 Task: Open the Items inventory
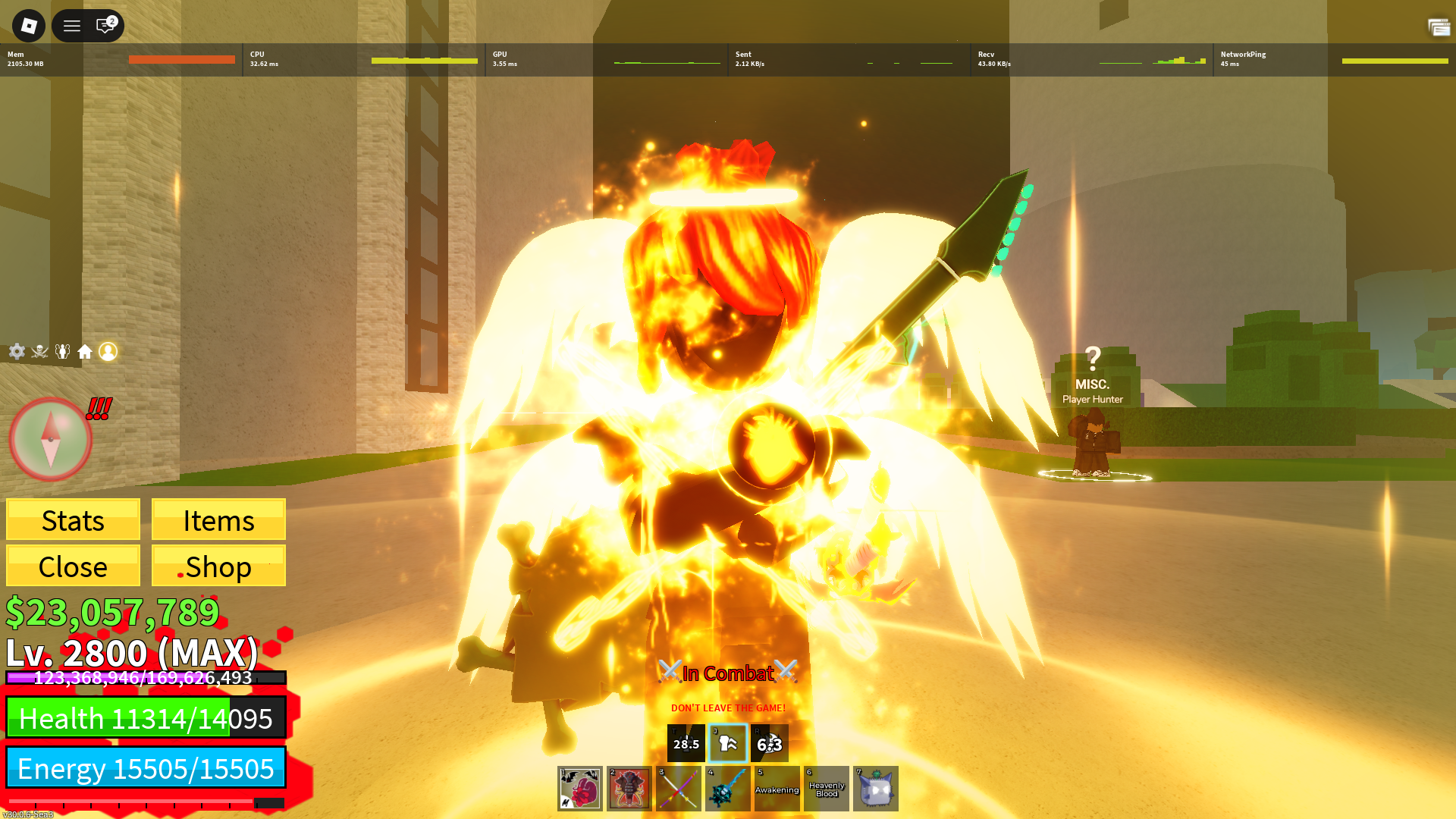click(x=218, y=520)
